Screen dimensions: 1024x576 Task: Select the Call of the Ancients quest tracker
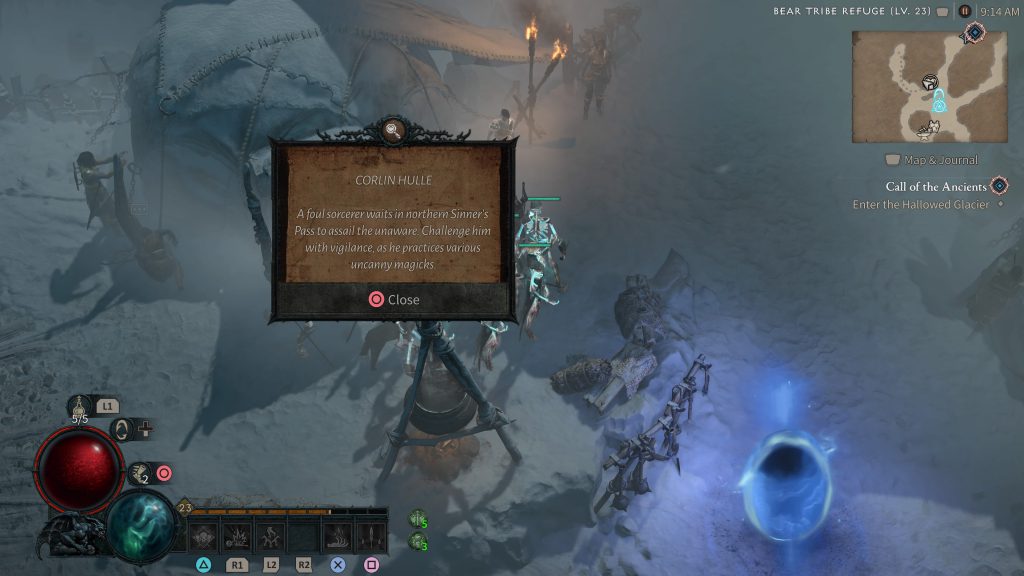(936, 186)
